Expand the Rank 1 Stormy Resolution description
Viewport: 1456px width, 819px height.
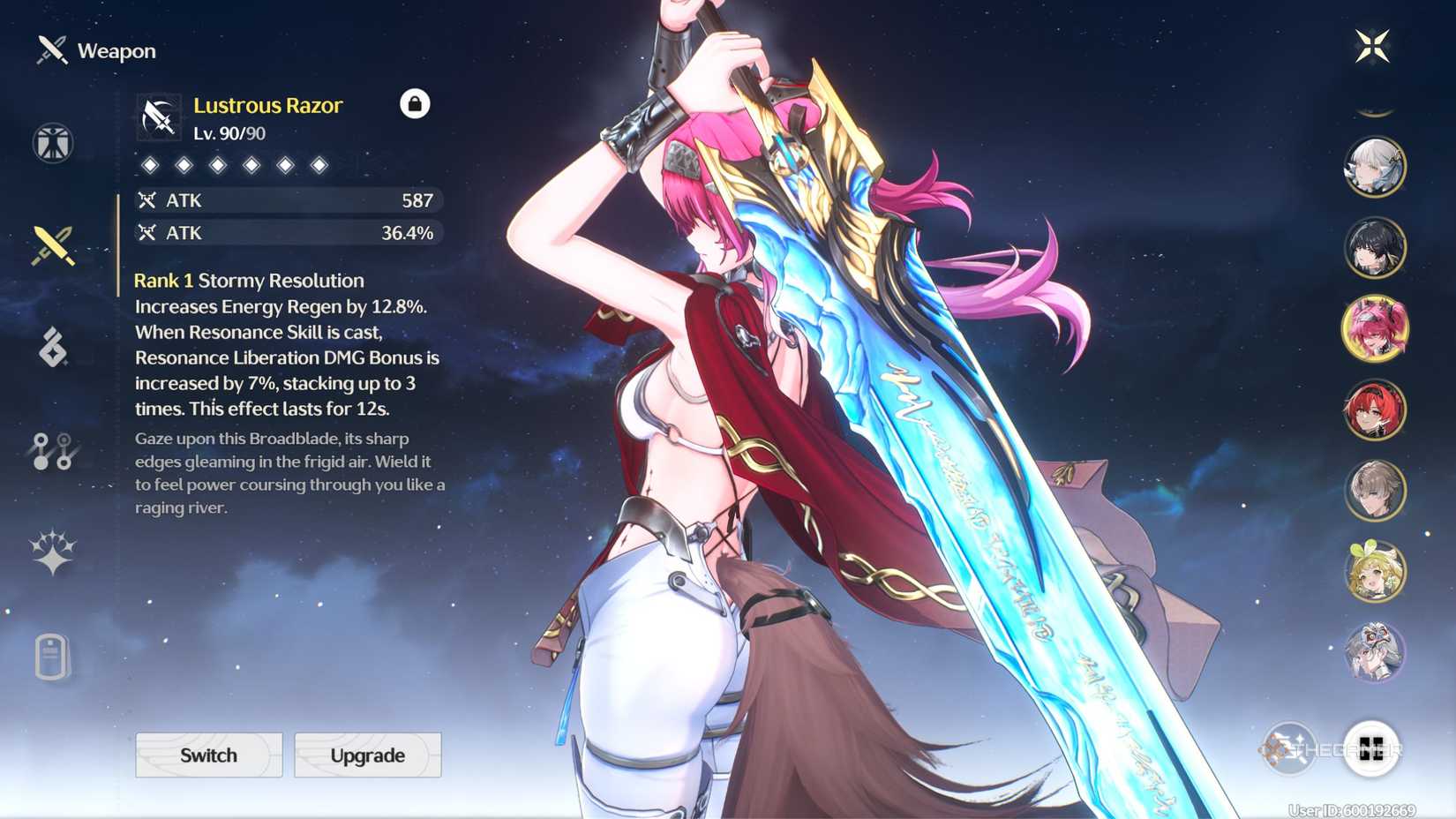coord(248,281)
